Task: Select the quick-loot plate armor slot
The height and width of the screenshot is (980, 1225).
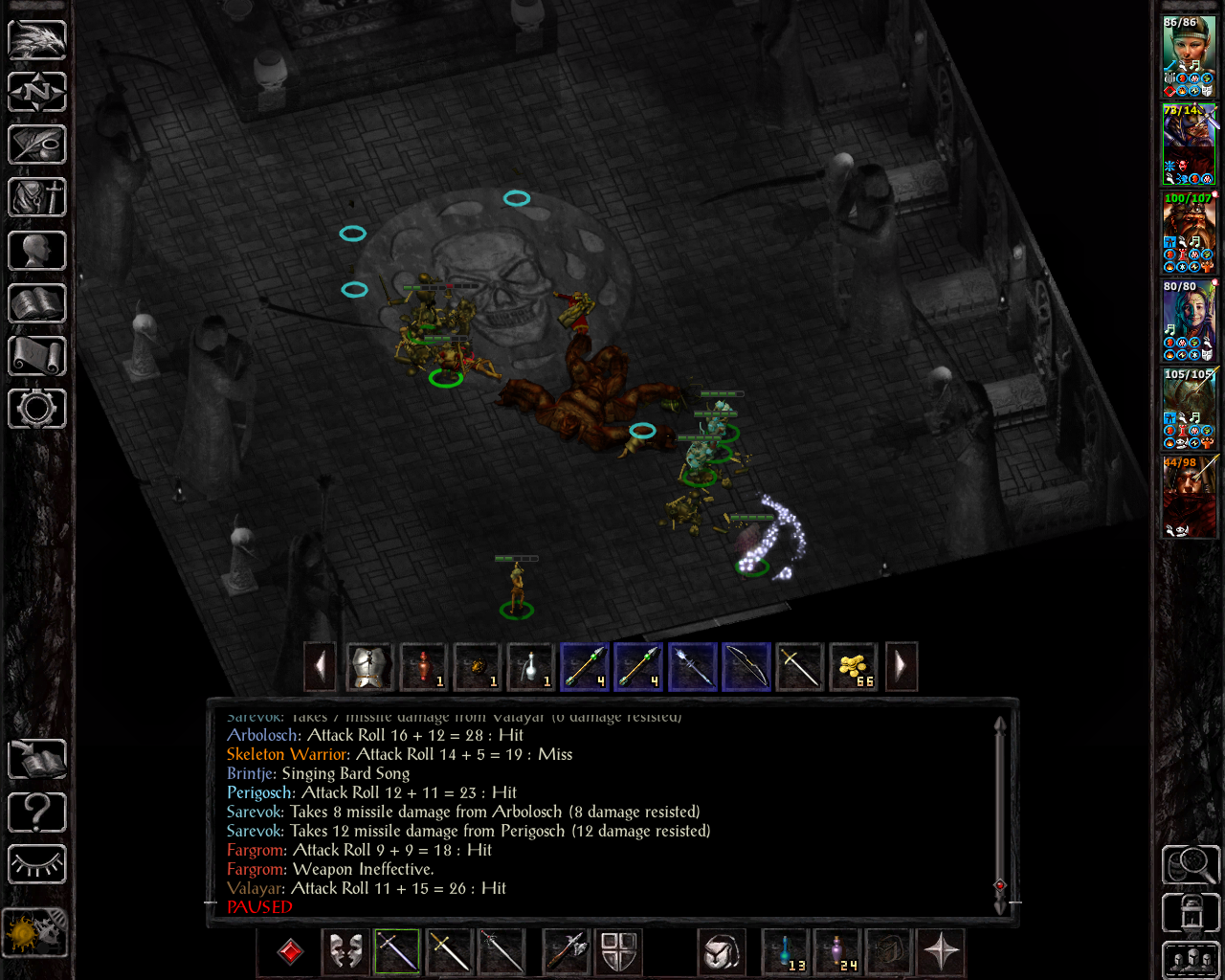Action: pyautogui.click(x=369, y=666)
